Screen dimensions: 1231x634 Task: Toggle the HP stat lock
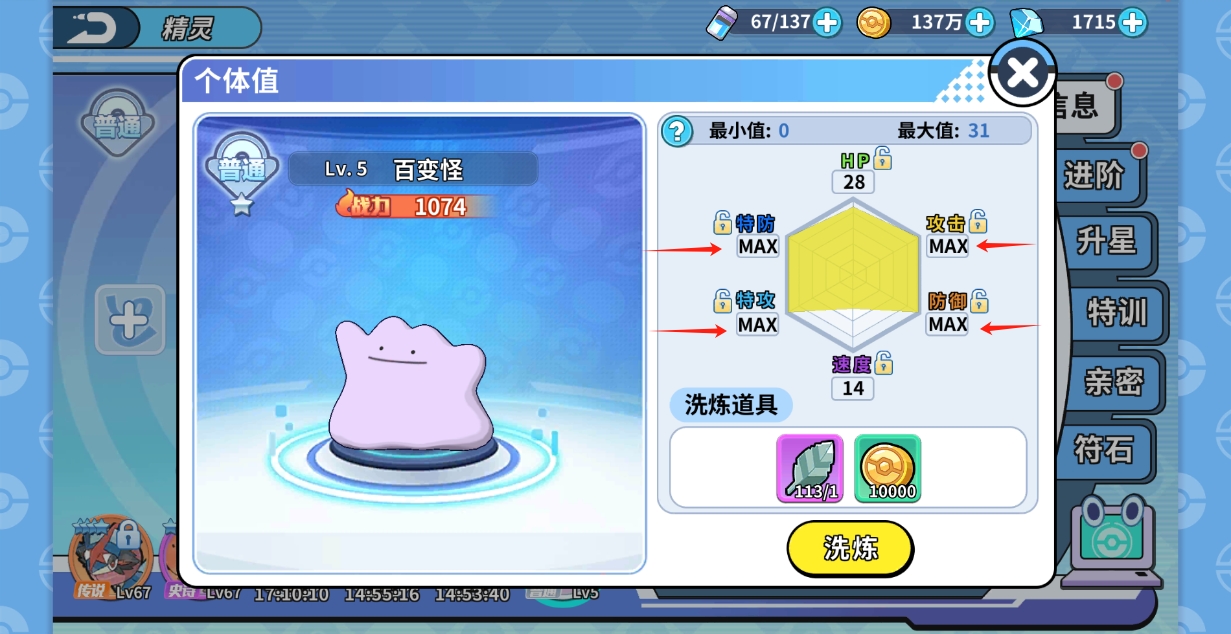882,158
